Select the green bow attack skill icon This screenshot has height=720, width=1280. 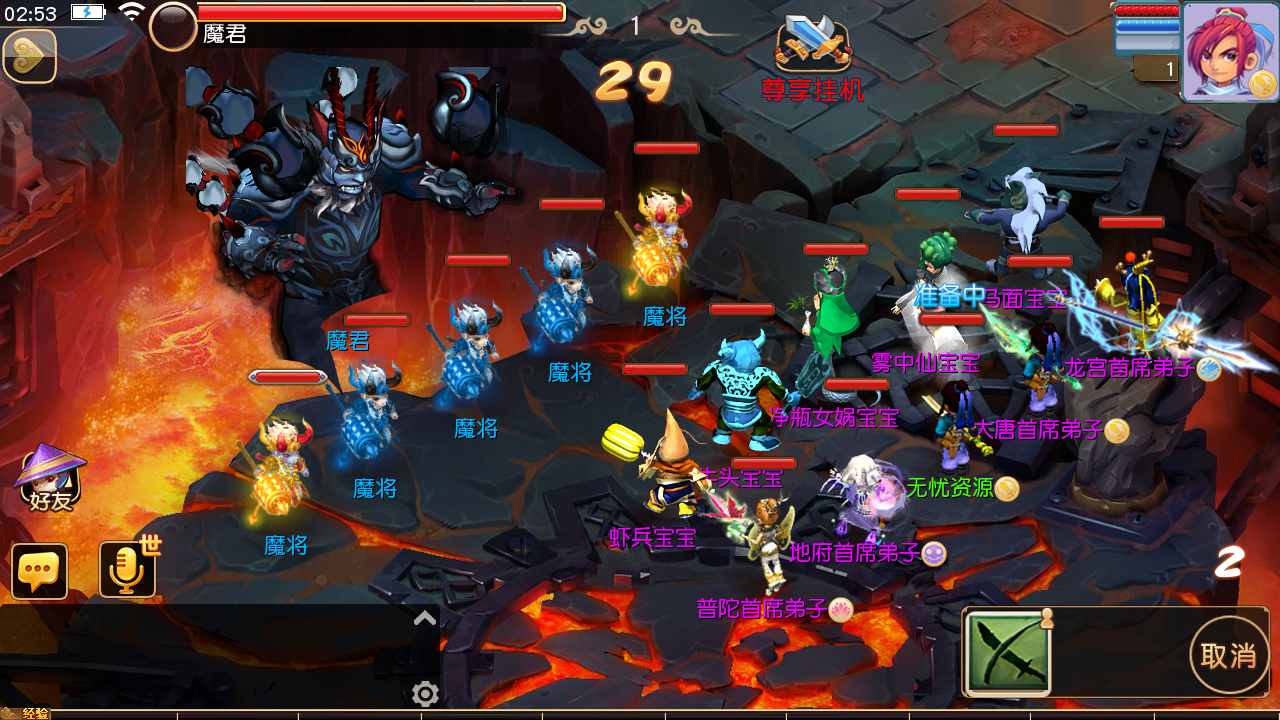(1008, 652)
